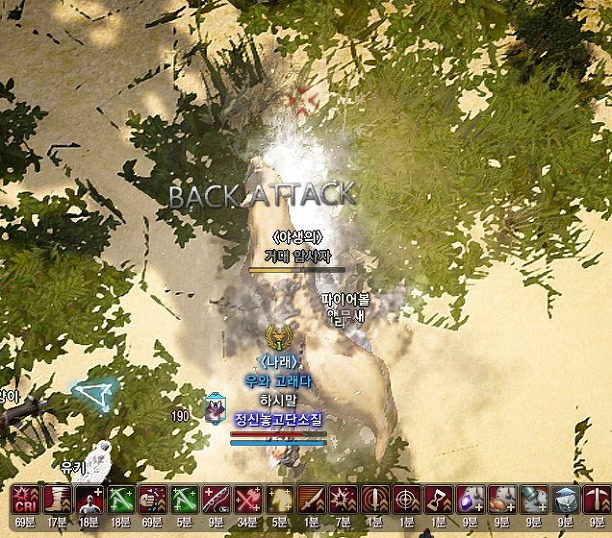Image resolution: width=612 pixels, height=538 pixels.
Task: Select the horse head buff icon
Action: 280,498
